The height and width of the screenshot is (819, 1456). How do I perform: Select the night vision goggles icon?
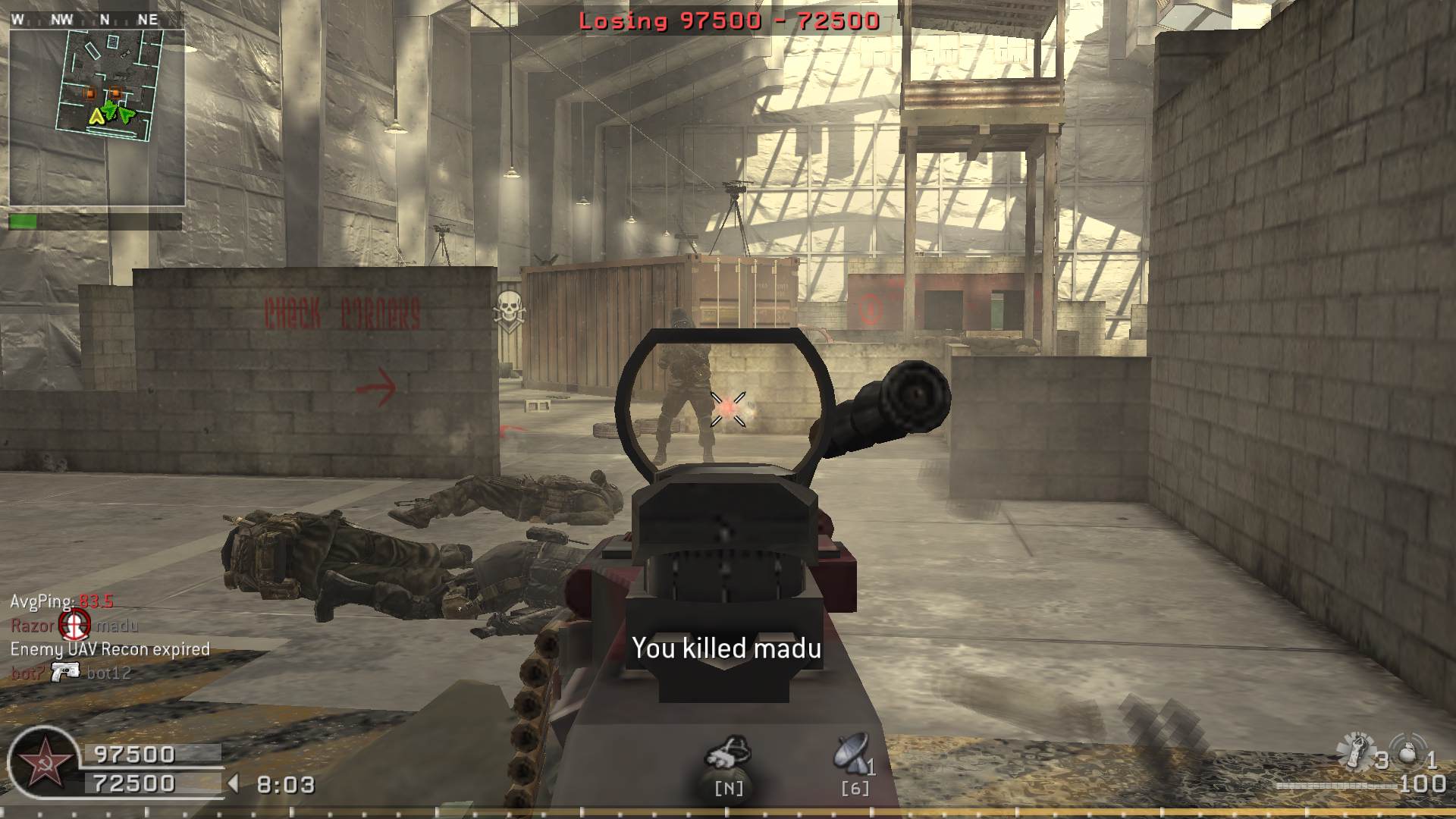point(728,752)
